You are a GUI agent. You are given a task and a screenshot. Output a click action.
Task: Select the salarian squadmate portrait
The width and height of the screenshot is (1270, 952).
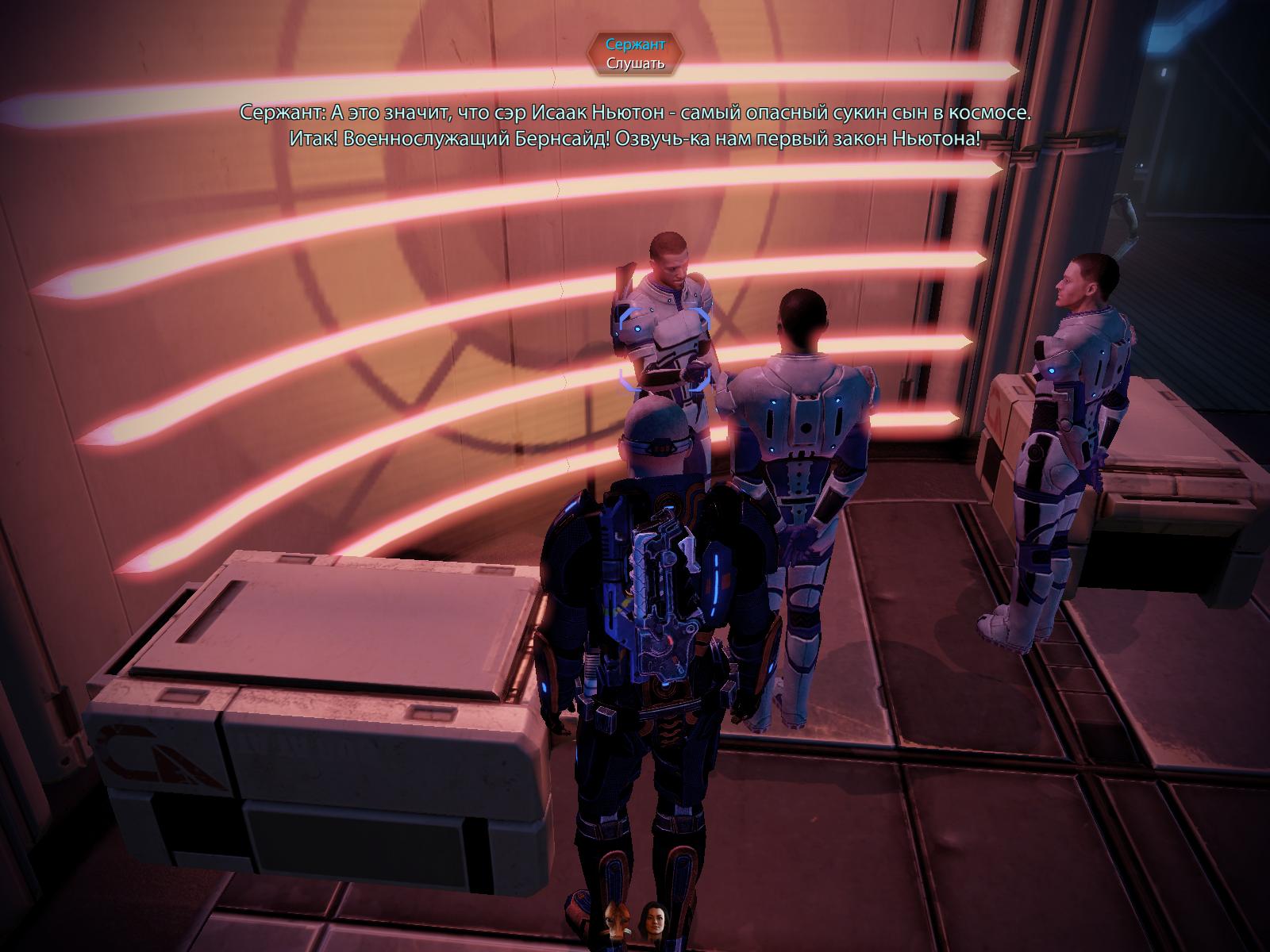[616, 921]
